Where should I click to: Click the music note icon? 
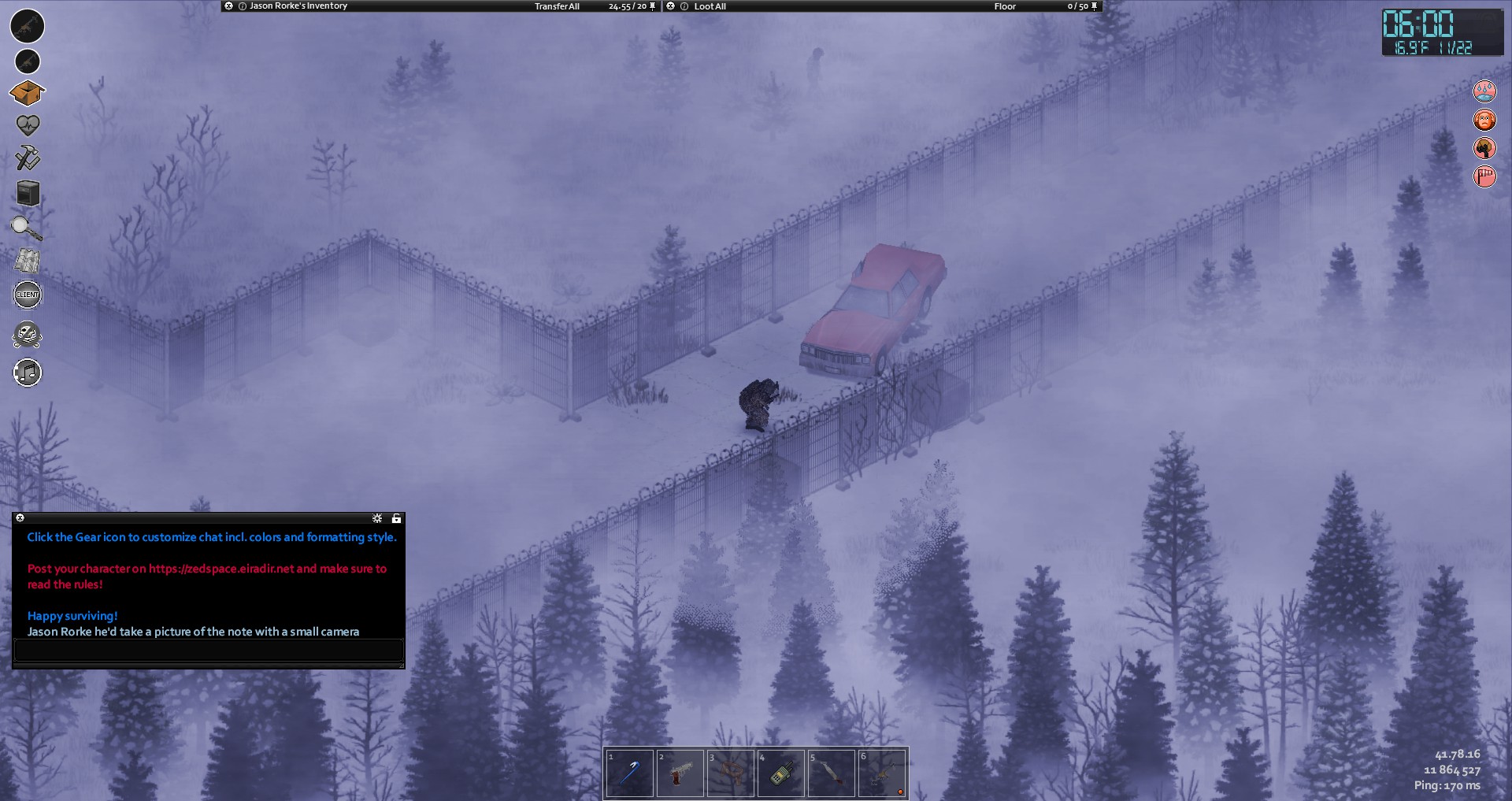point(28,373)
